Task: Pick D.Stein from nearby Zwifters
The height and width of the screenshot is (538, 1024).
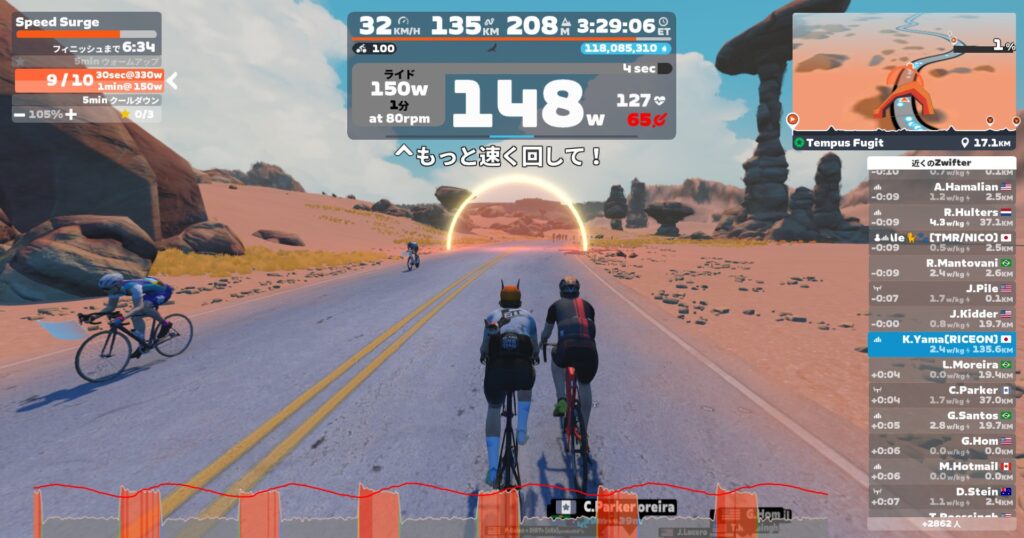Action: coord(941,496)
